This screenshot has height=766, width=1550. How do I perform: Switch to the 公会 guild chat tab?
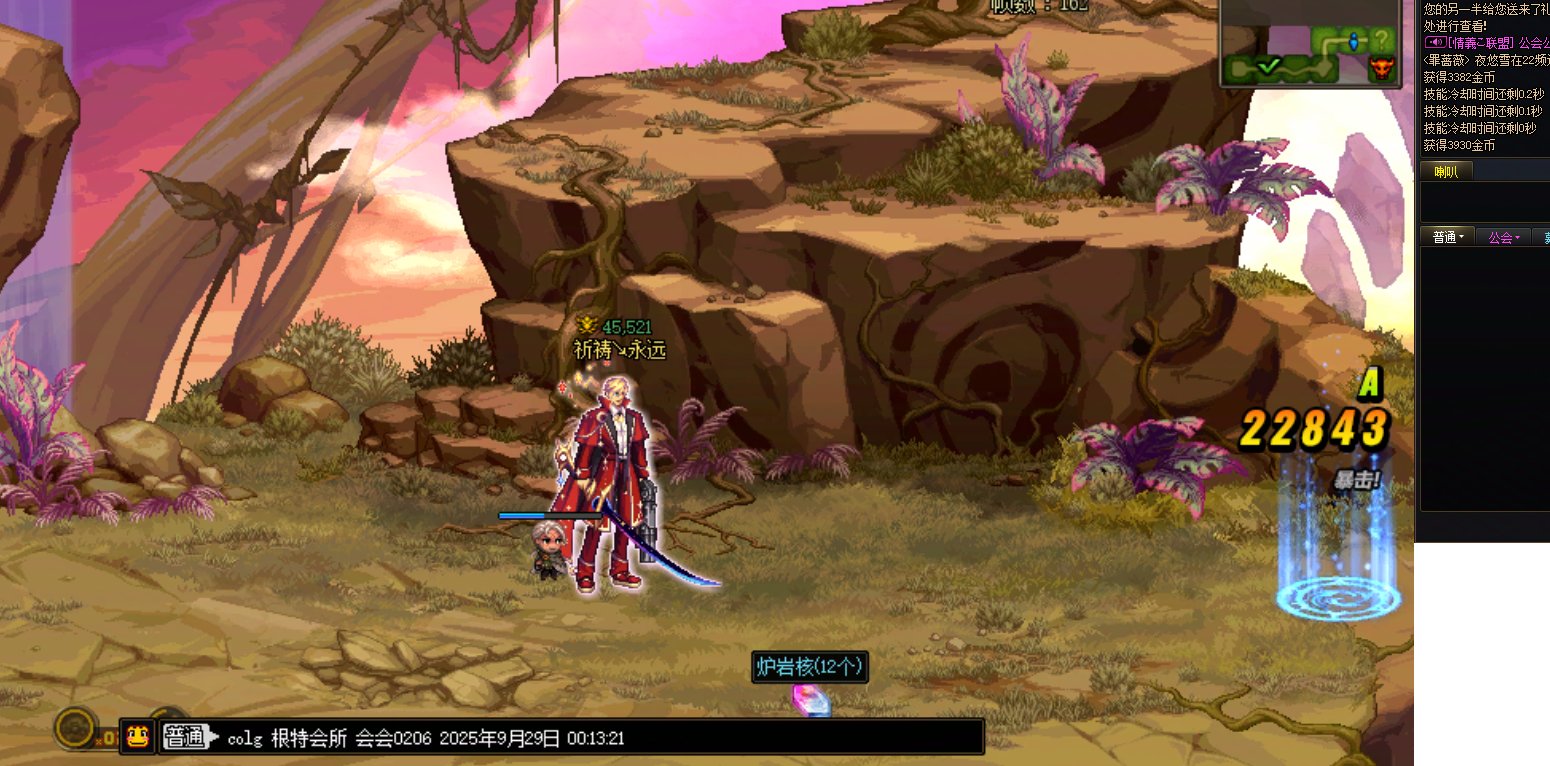1503,237
